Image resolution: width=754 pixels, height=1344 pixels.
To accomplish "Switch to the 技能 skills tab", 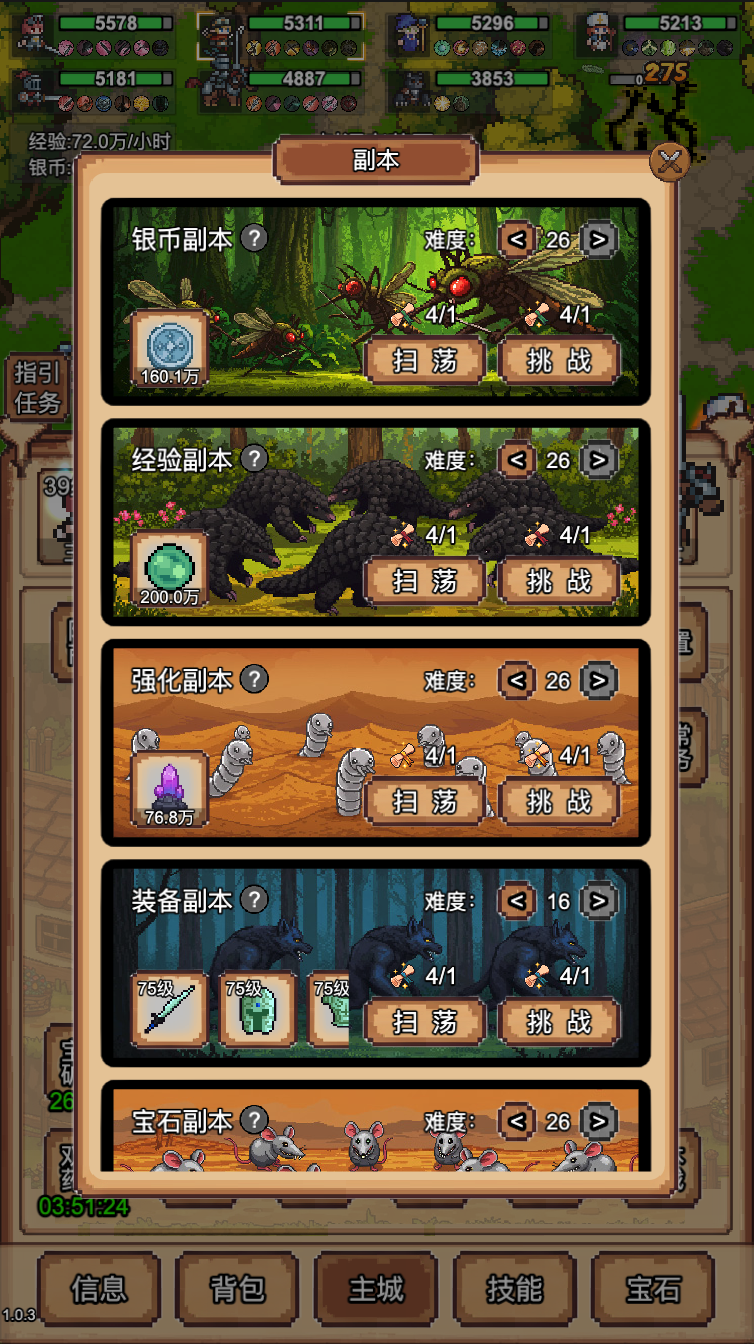I will click(514, 1289).
